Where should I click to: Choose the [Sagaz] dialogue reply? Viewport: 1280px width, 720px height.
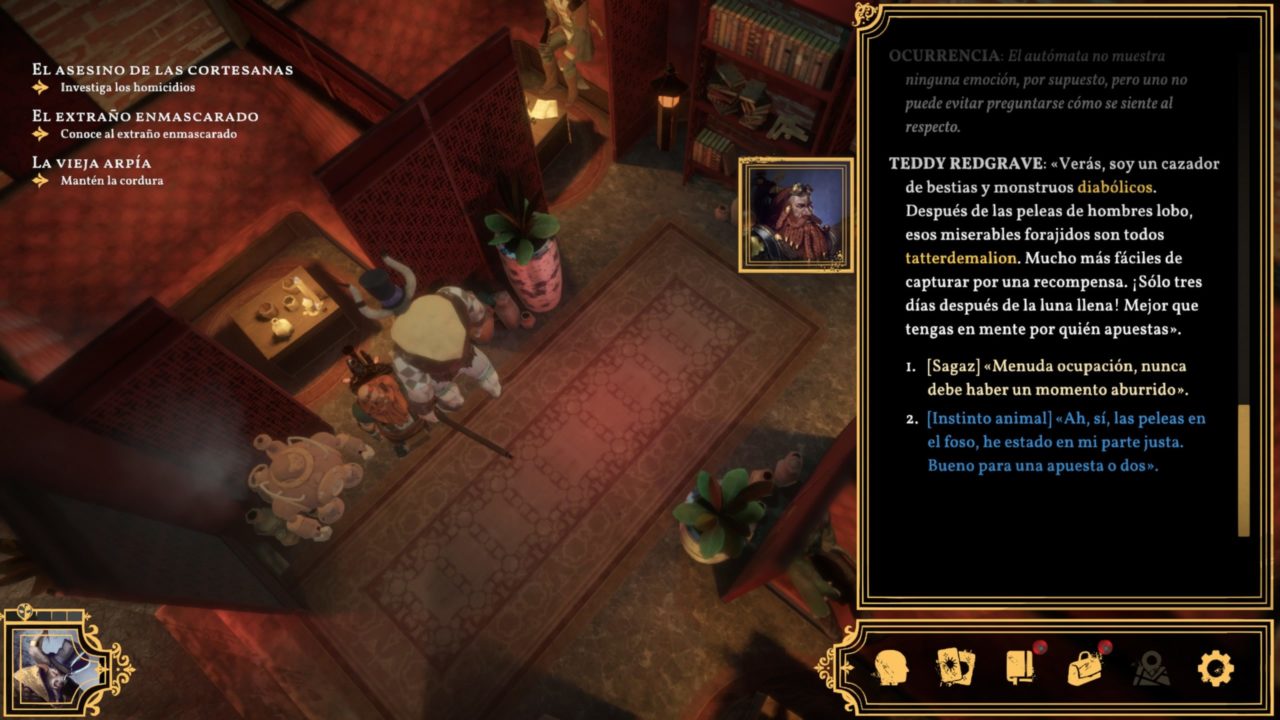point(1056,378)
